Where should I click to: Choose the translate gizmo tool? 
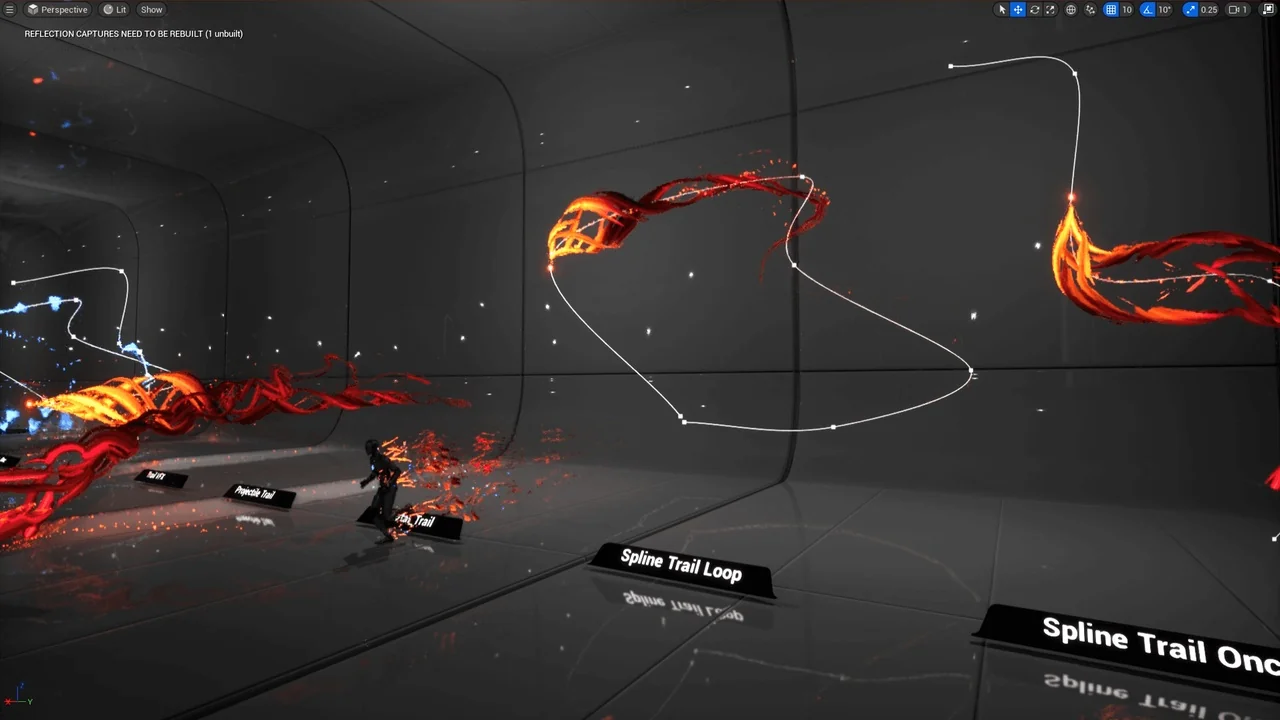(x=1018, y=9)
